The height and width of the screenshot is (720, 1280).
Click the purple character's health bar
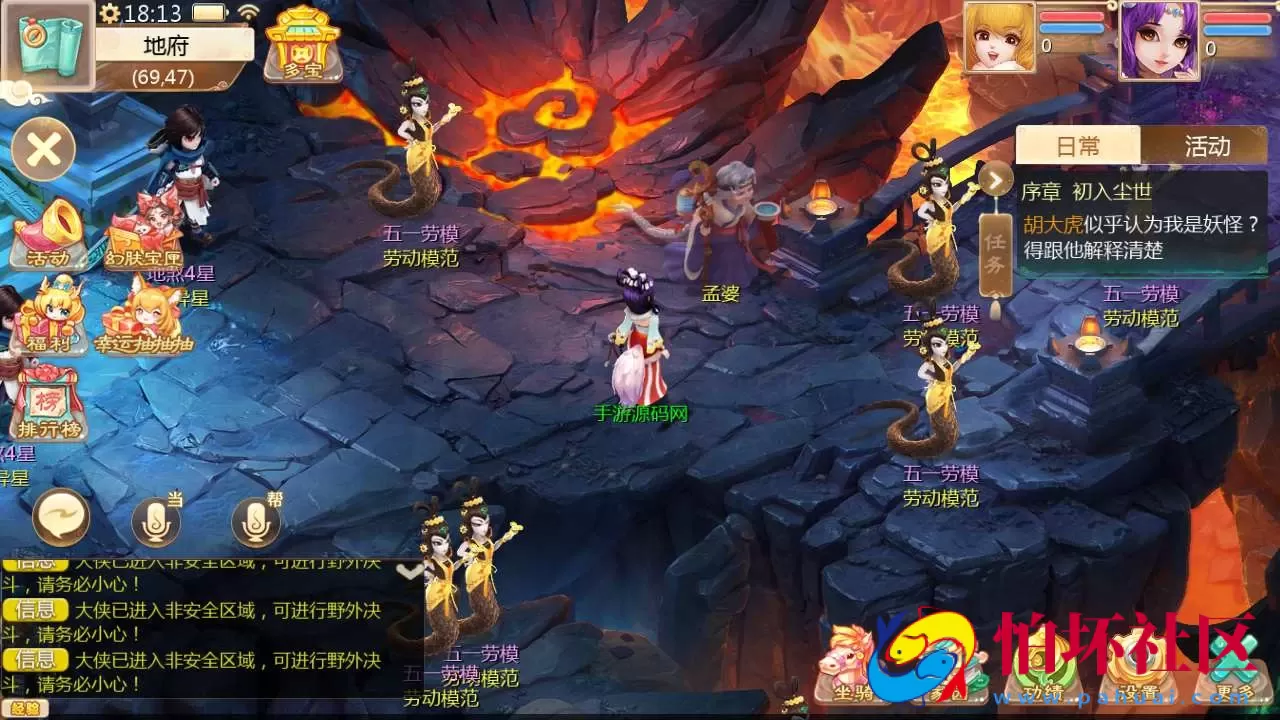[x=1235, y=15]
